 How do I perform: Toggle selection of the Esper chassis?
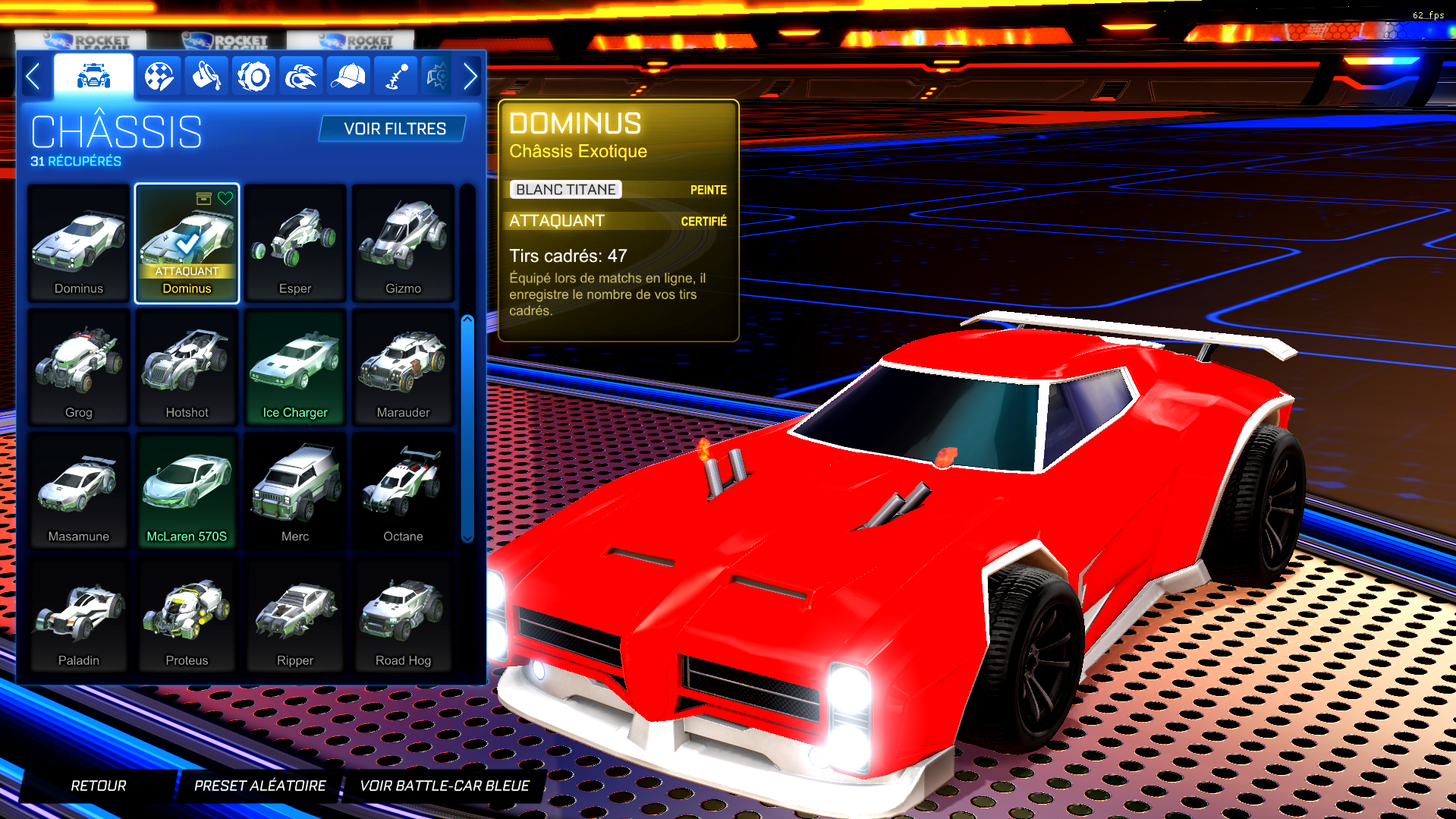click(295, 241)
